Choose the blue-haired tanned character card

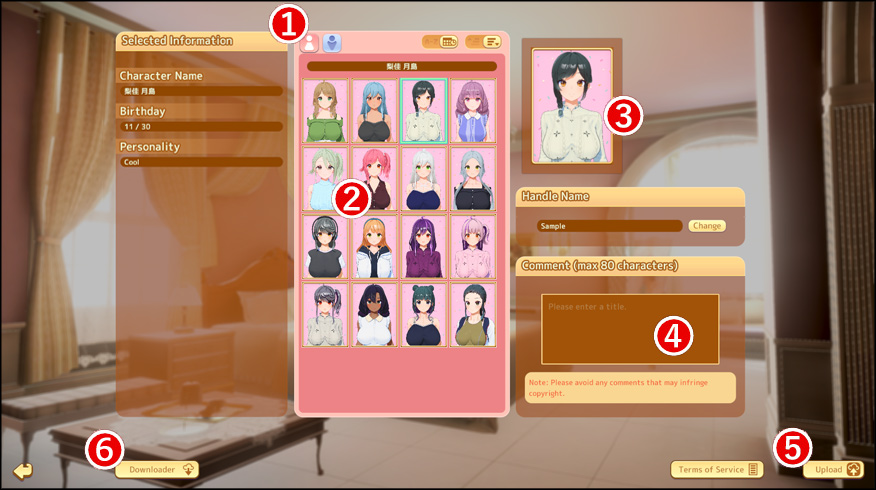click(x=374, y=111)
